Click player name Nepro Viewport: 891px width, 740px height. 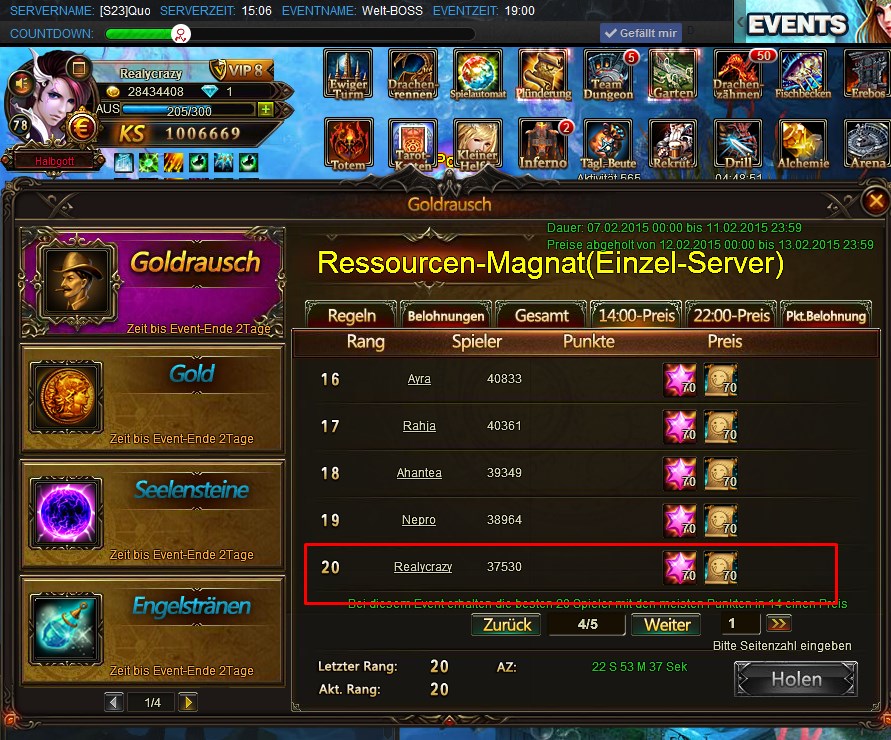(419, 520)
